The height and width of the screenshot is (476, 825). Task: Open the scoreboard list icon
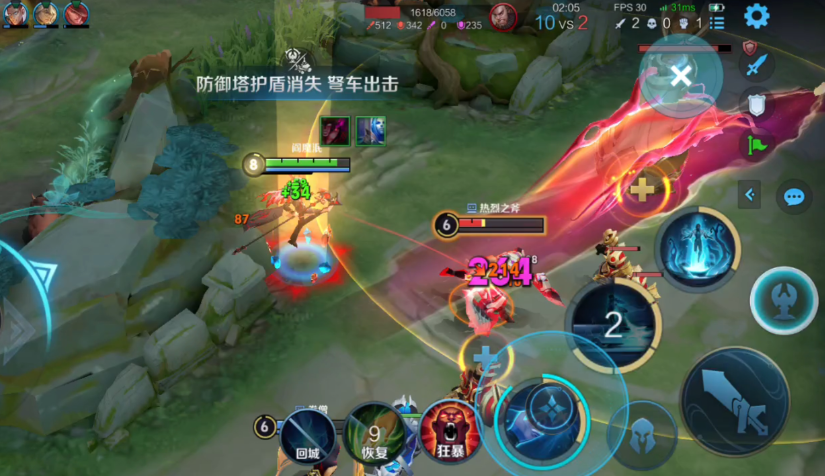point(716,22)
